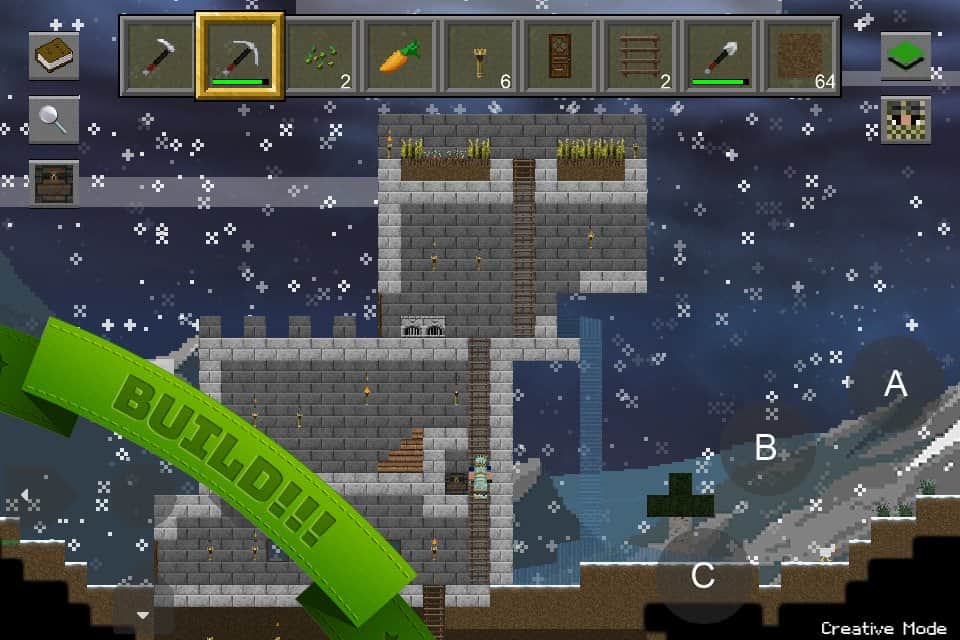
Task: Open the chest inventory icon
Action: click(x=53, y=184)
